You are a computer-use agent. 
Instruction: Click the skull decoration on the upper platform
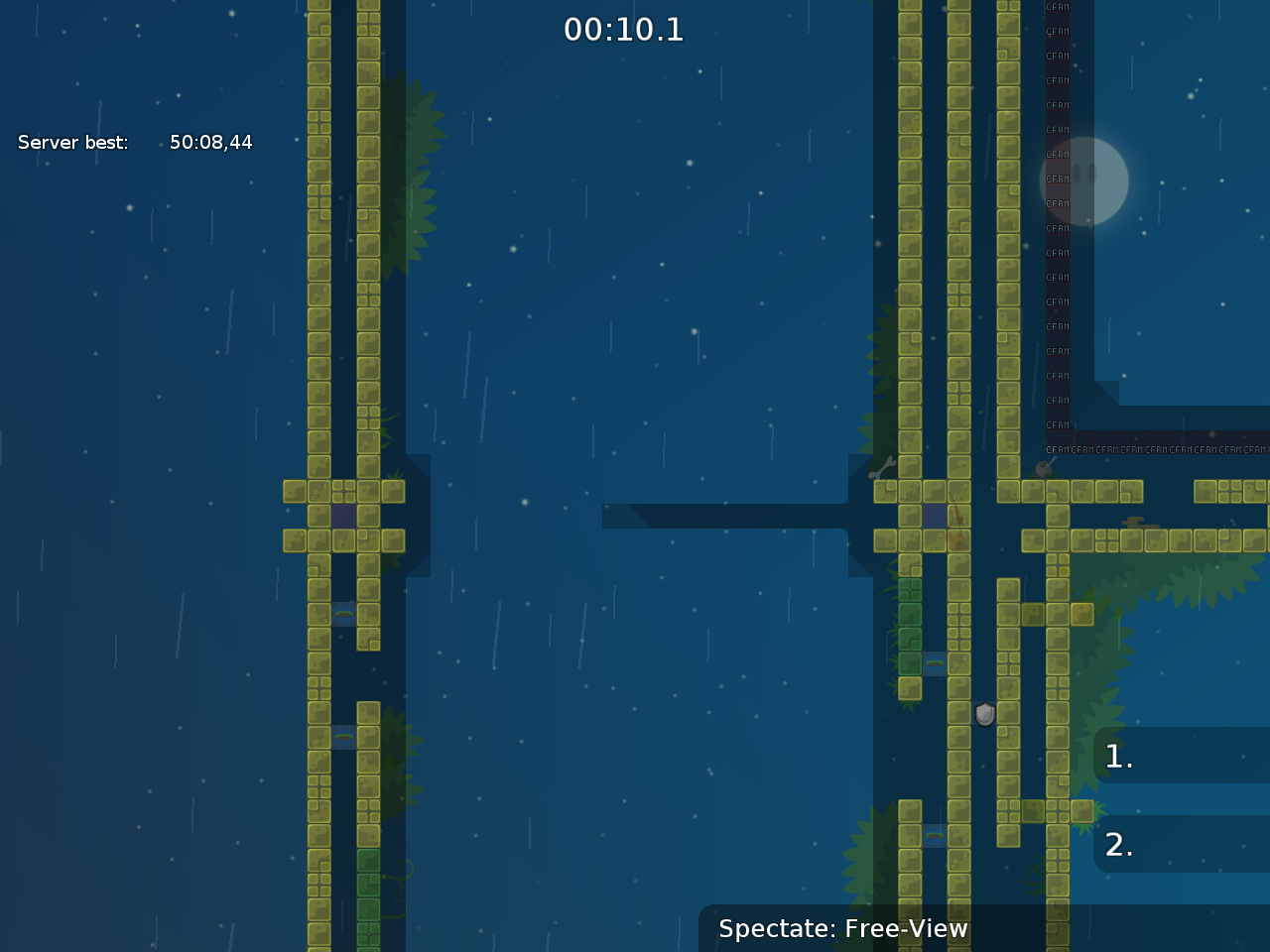(x=1043, y=468)
